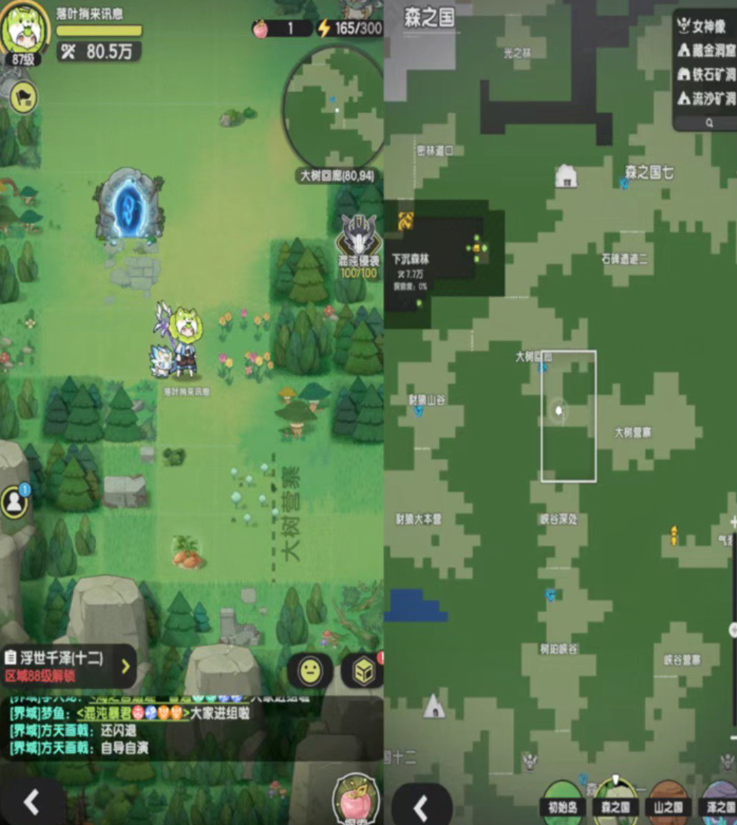The image size is (737, 825).
Task: Click the map legend search button
Action: tap(709, 122)
